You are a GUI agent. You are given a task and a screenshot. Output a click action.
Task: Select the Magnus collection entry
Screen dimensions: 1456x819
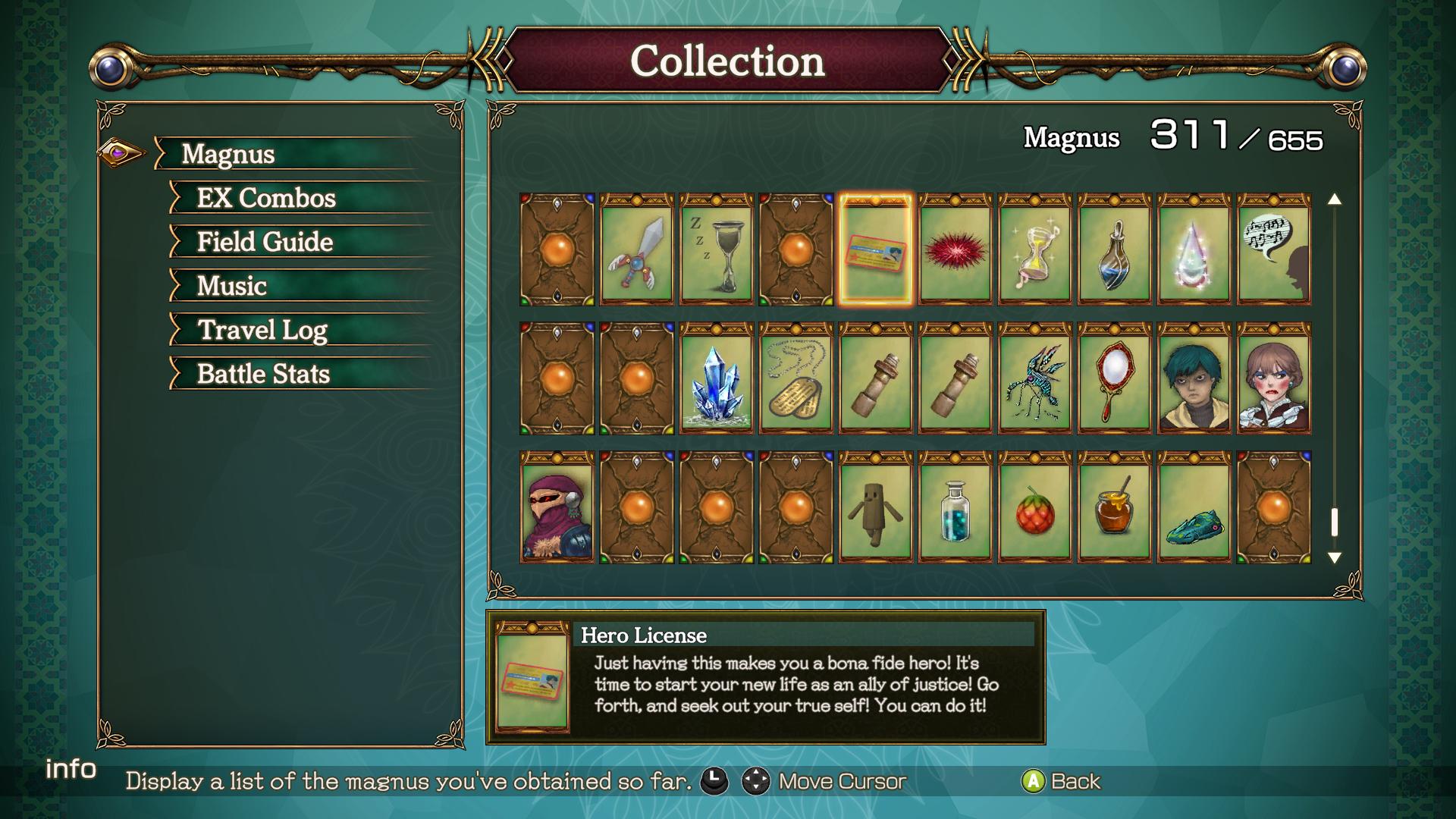[x=227, y=154]
